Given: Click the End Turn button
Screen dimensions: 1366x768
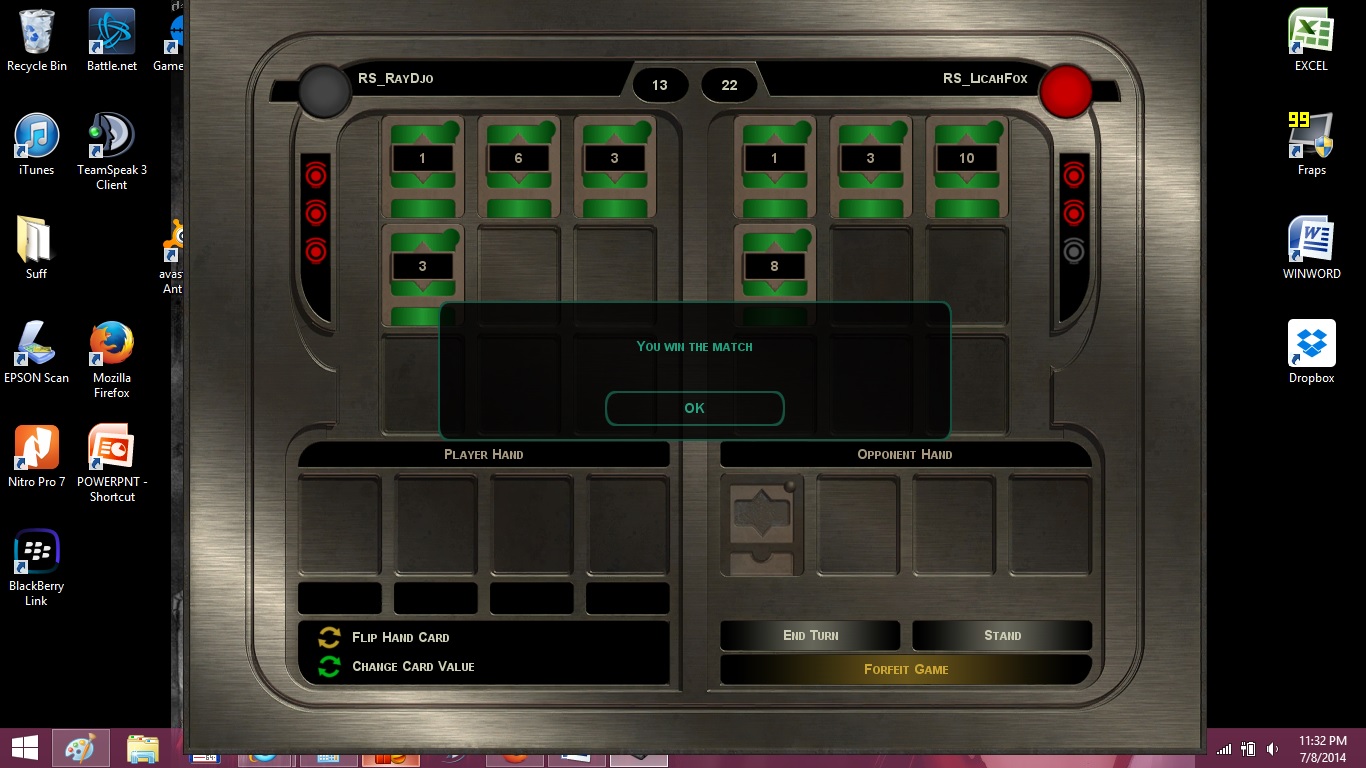Looking at the screenshot, I should (810, 635).
